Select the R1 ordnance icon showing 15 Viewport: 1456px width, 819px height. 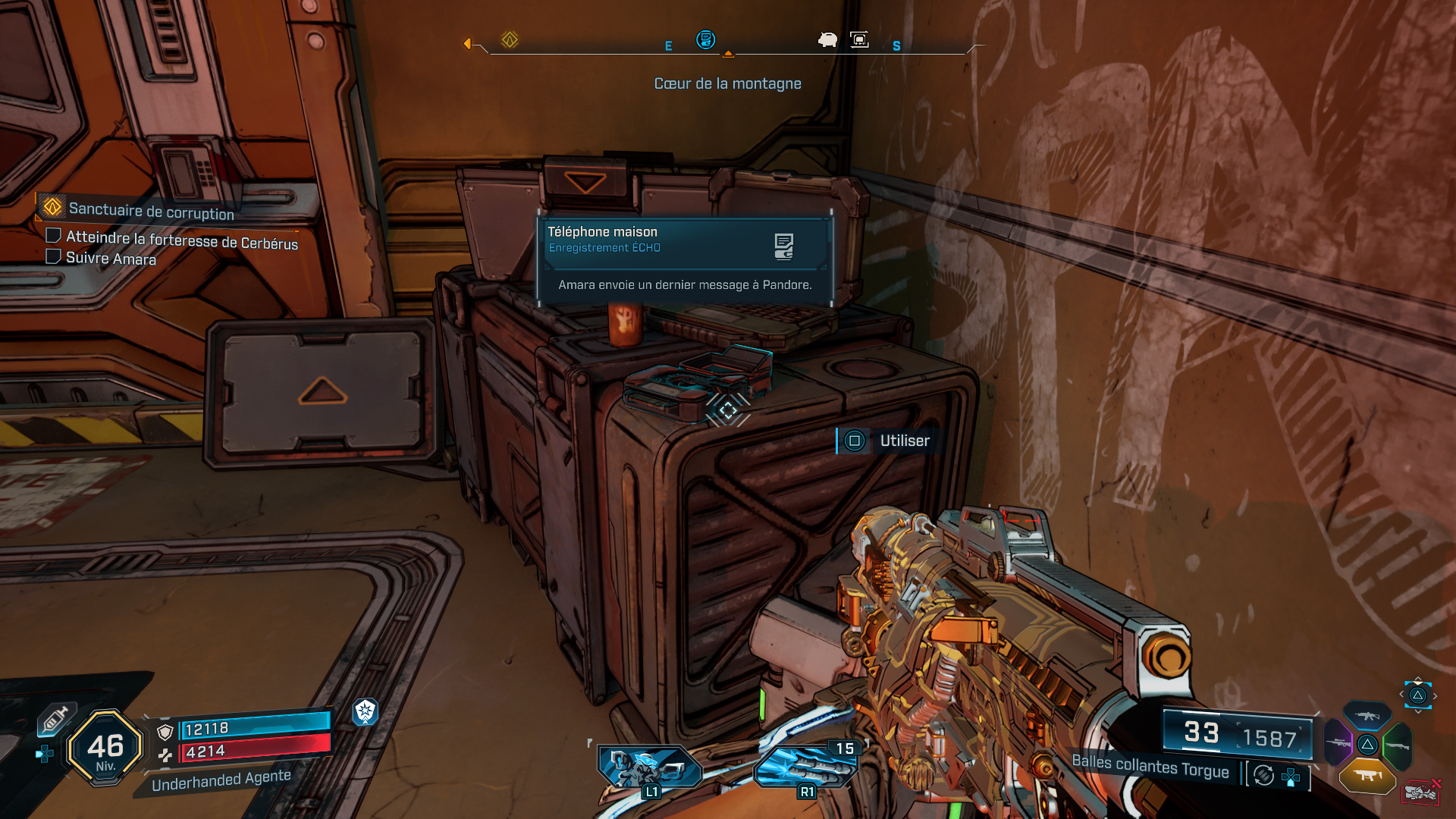click(807, 769)
